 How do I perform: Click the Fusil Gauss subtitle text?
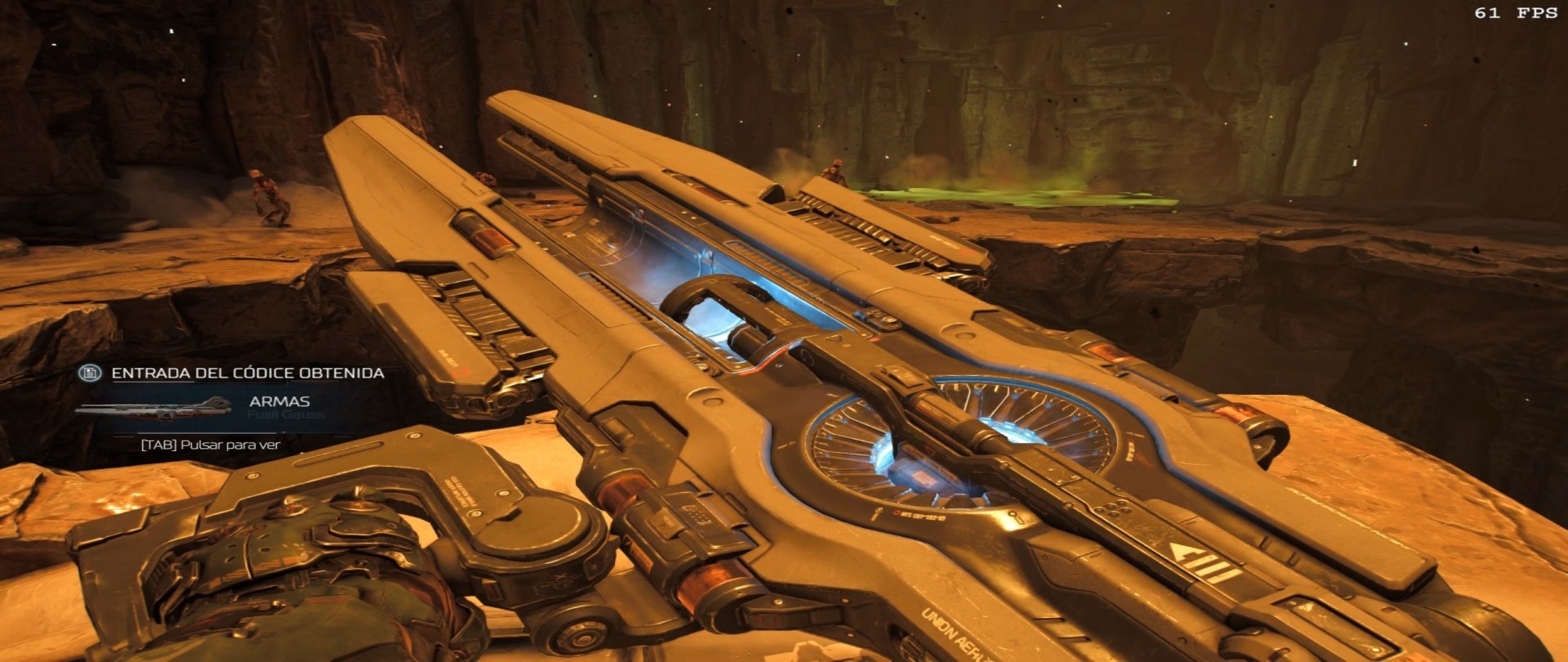[x=286, y=416]
